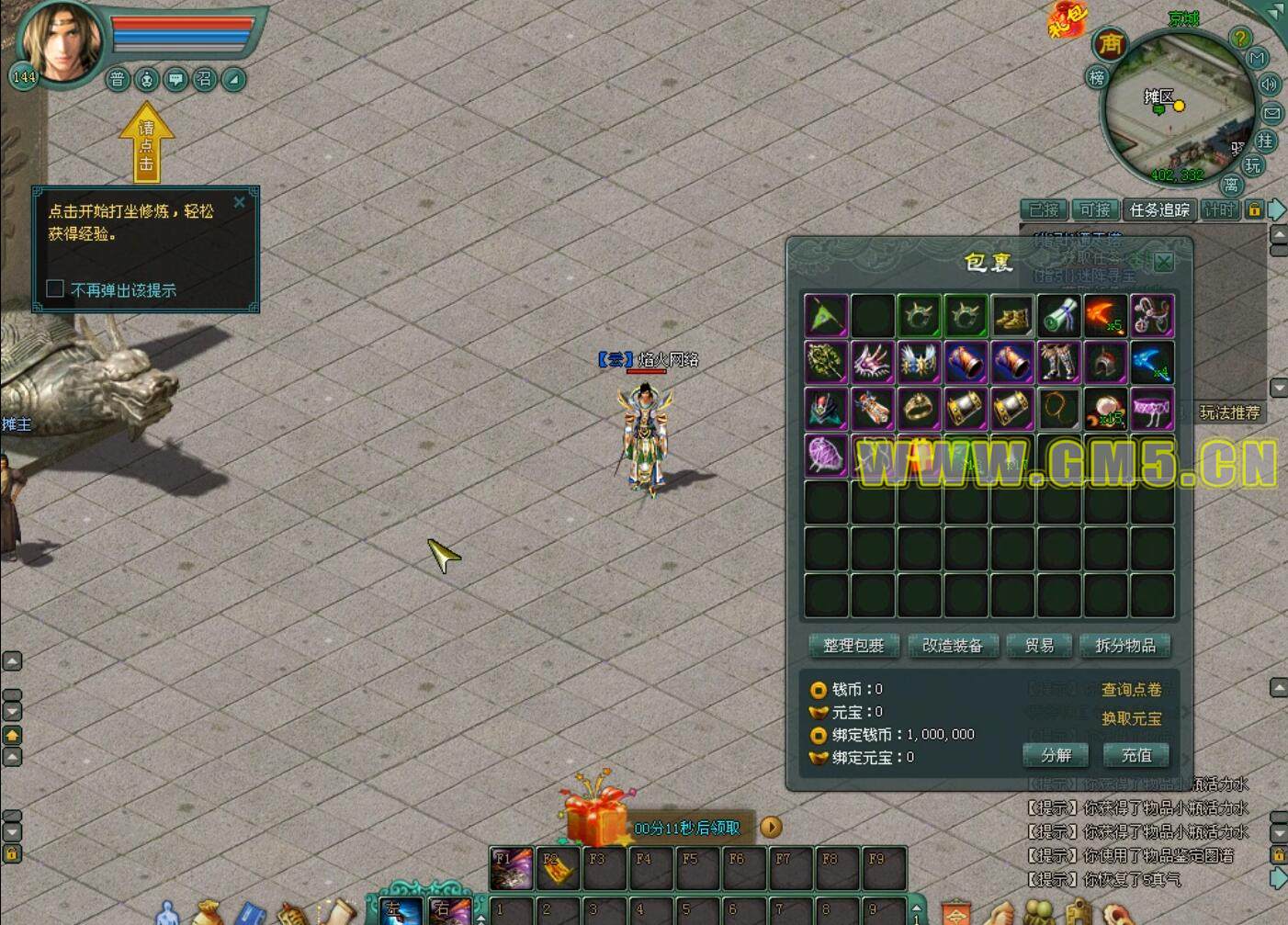This screenshot has height=925, width=1288.
Task: Select the 分解 decompose button
Action: 1056,755
